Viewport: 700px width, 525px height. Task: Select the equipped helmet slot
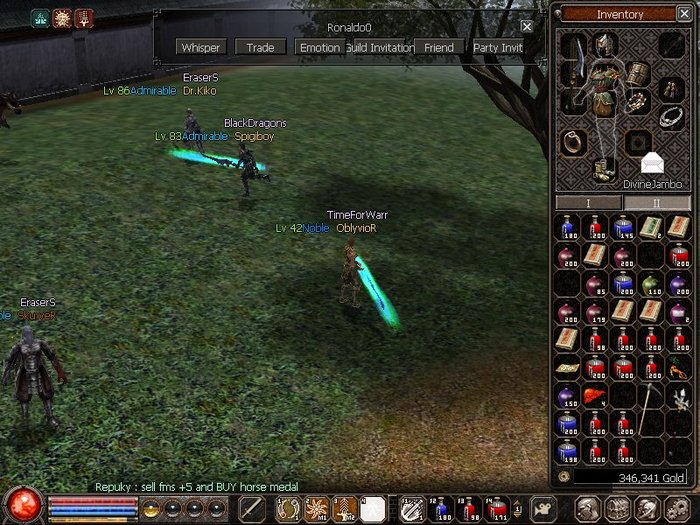tap(604, 45)
